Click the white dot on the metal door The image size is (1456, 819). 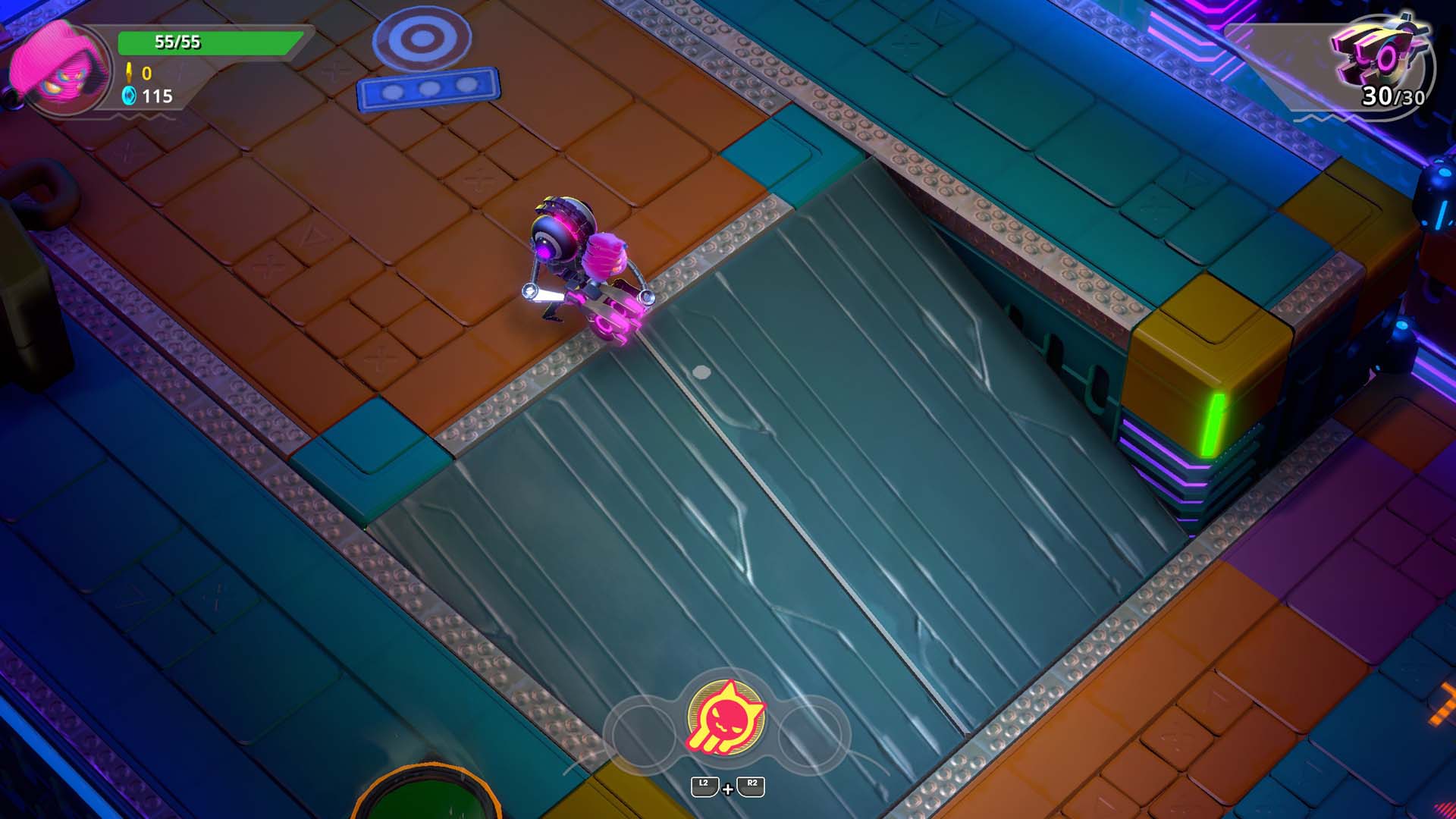click(x=701, y=371)
